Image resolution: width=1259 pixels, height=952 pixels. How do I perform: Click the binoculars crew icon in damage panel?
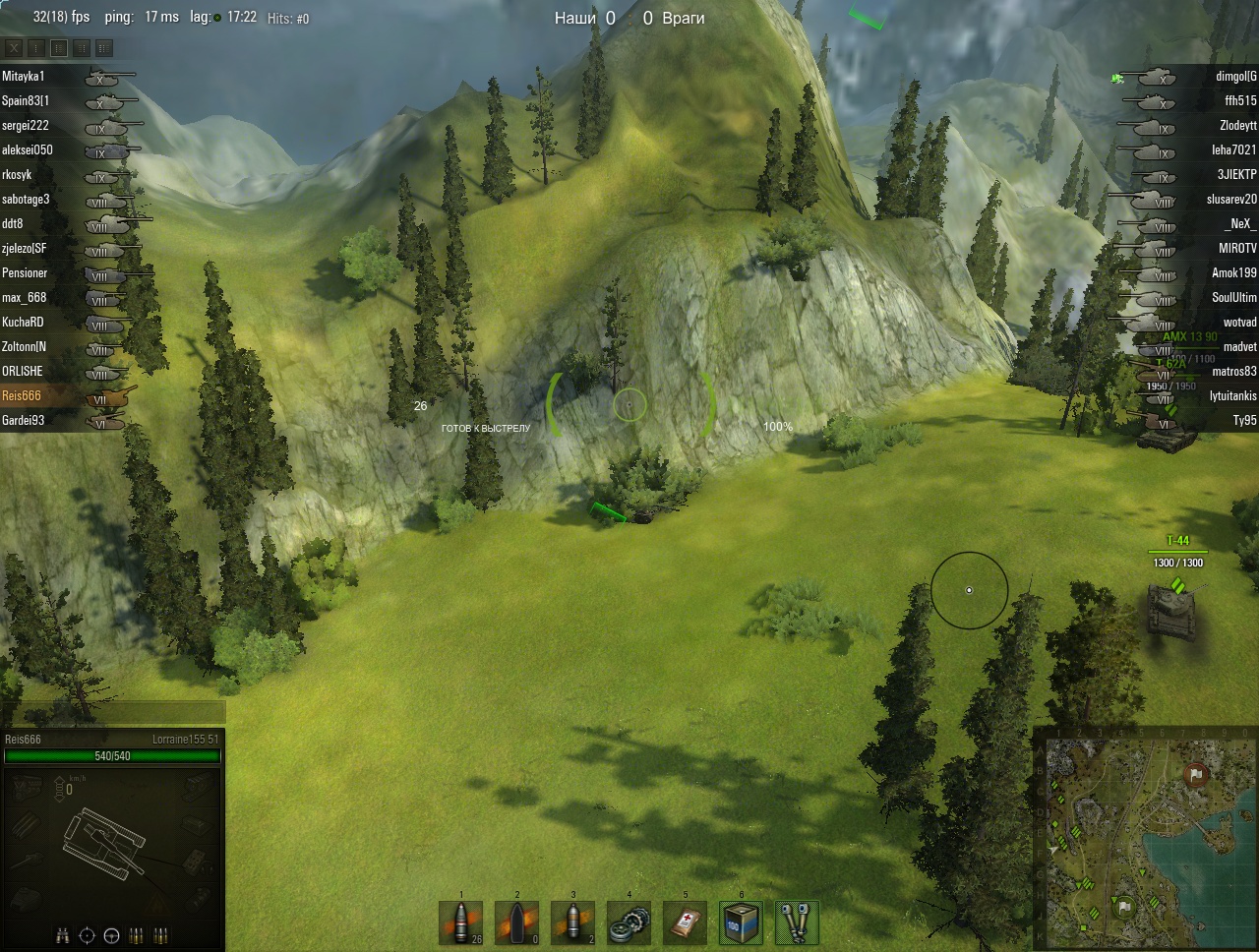click(x=63, y=935)
